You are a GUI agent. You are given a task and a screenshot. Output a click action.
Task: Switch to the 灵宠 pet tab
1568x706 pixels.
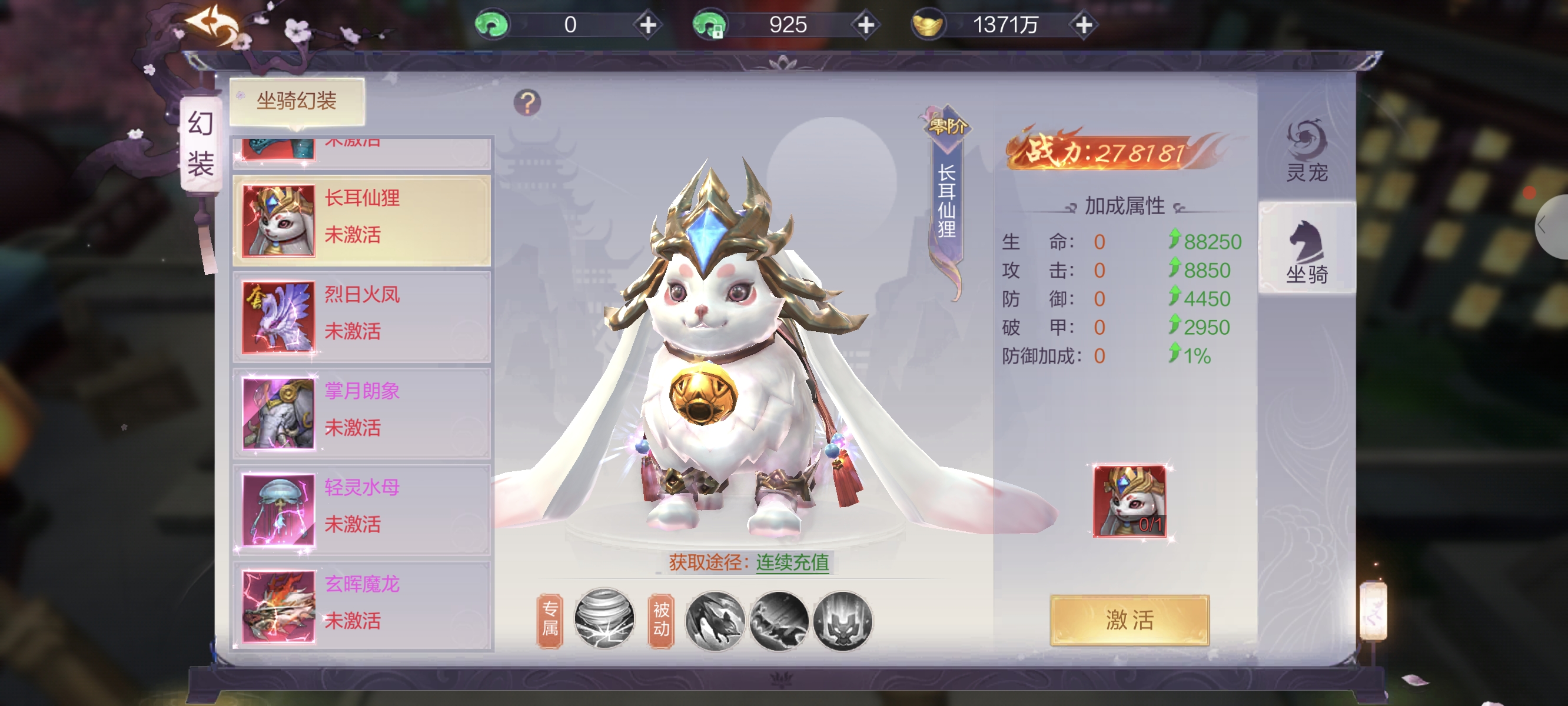tap(1306, 152)
